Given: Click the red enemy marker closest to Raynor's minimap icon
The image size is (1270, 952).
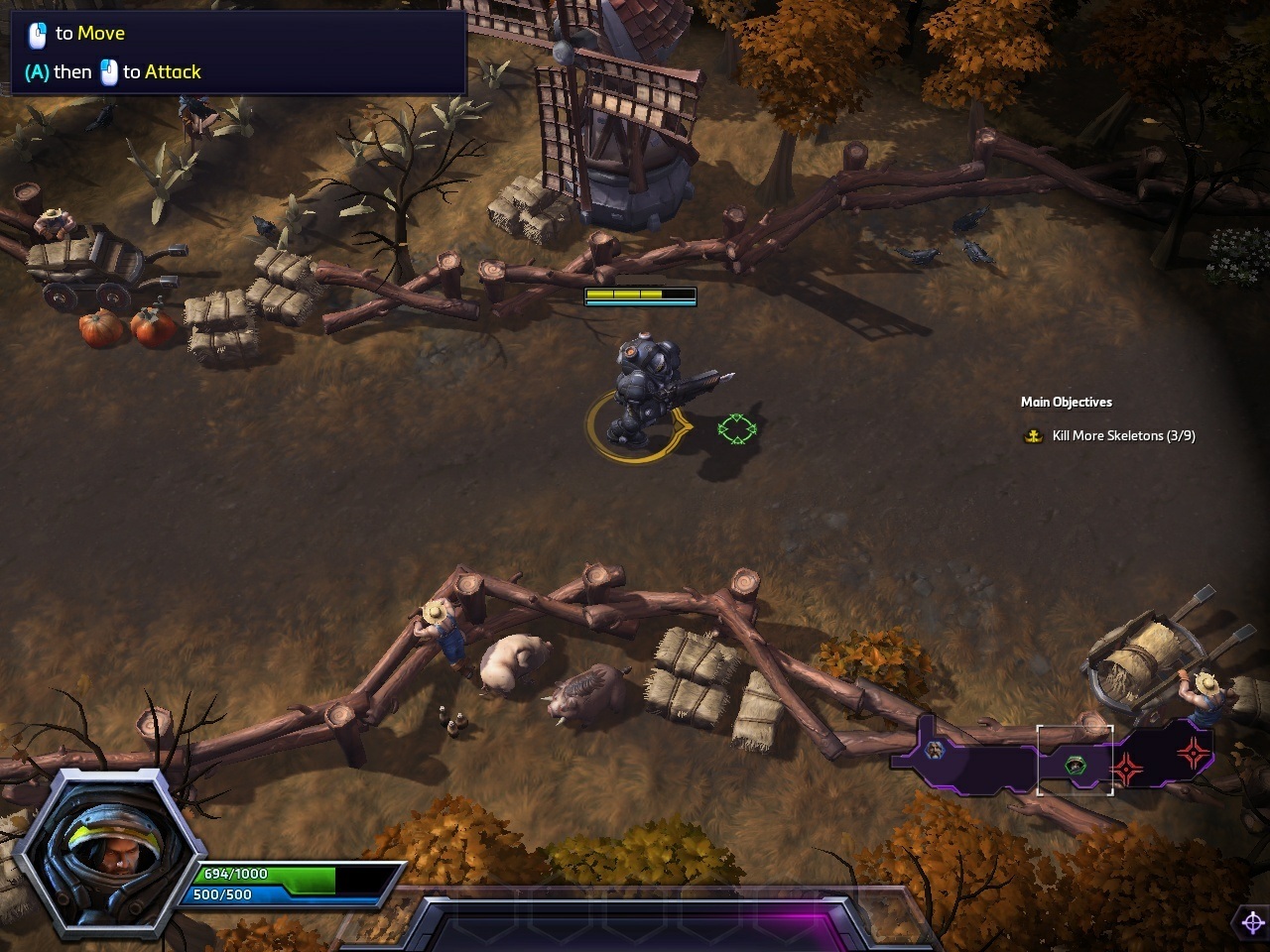Looking at the screenshot, I should pos(1127,769).
